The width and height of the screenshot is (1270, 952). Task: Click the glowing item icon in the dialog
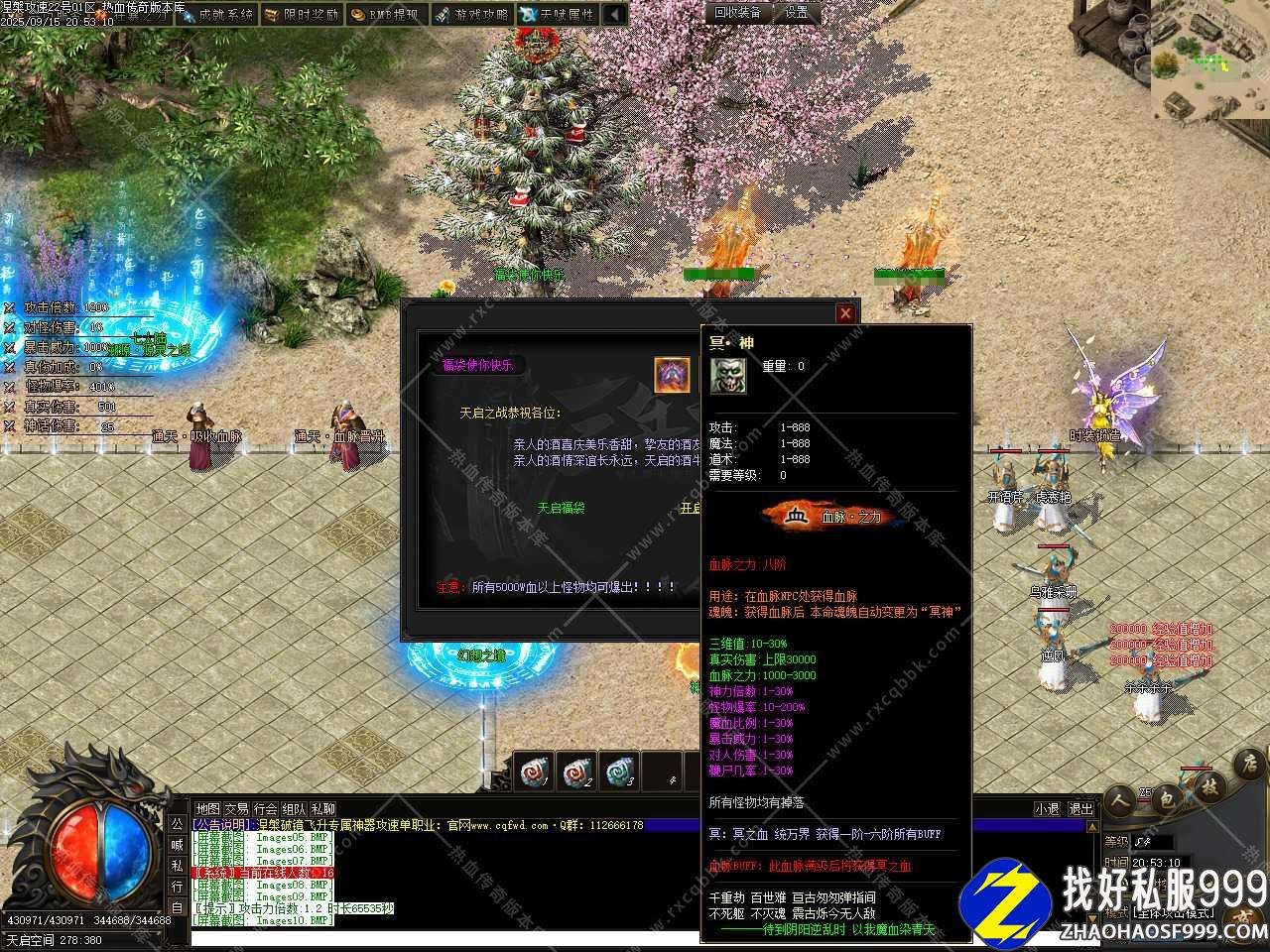coord(672,375)
